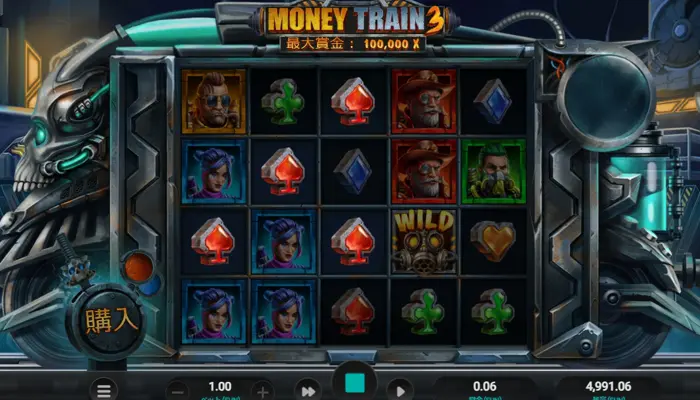This screenshot has height=400, width=700.
Task: Decrease the bet with the minus button
Action: [177, 390]
